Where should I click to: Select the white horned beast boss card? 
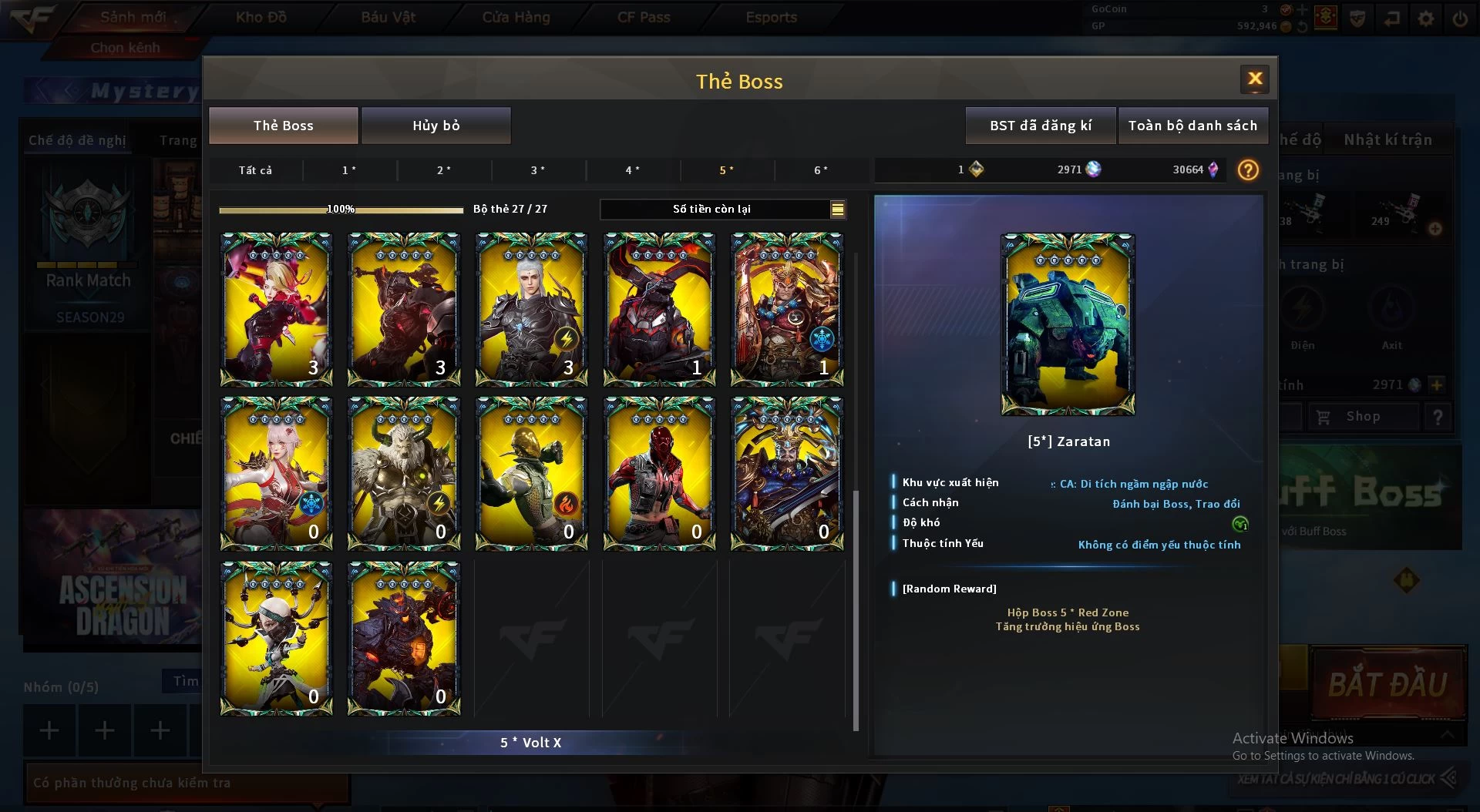pos(404,473)
